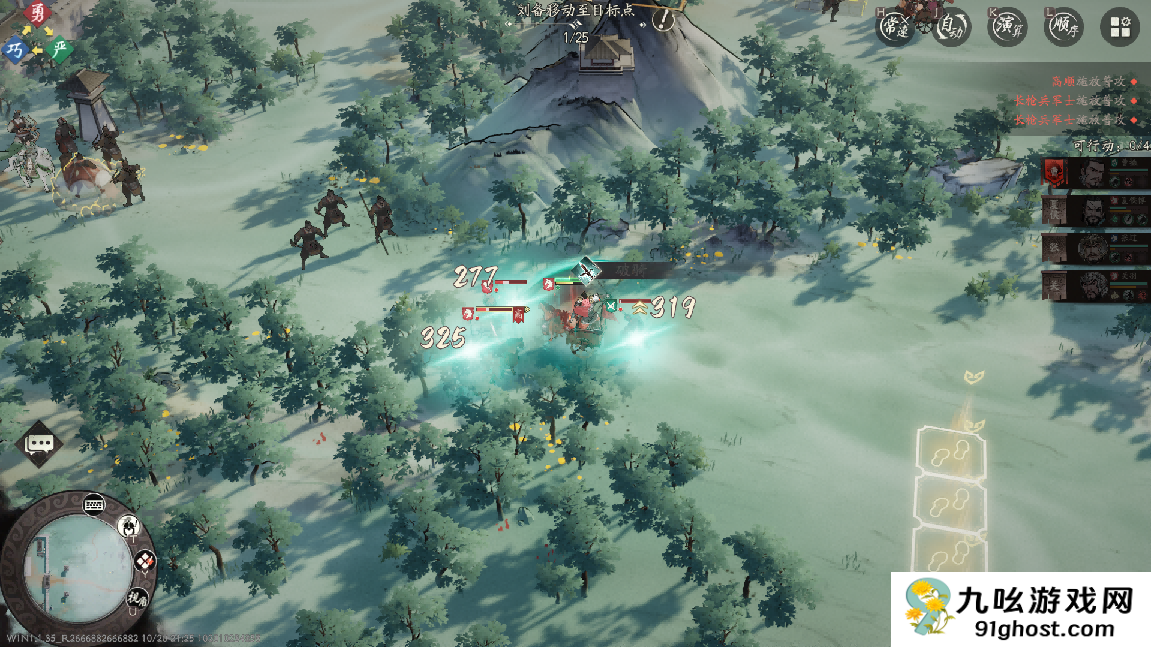Toggle the 常速 normal speed button
The width and height of the screenshot is (1151, 647).
(x=895, y=27)
